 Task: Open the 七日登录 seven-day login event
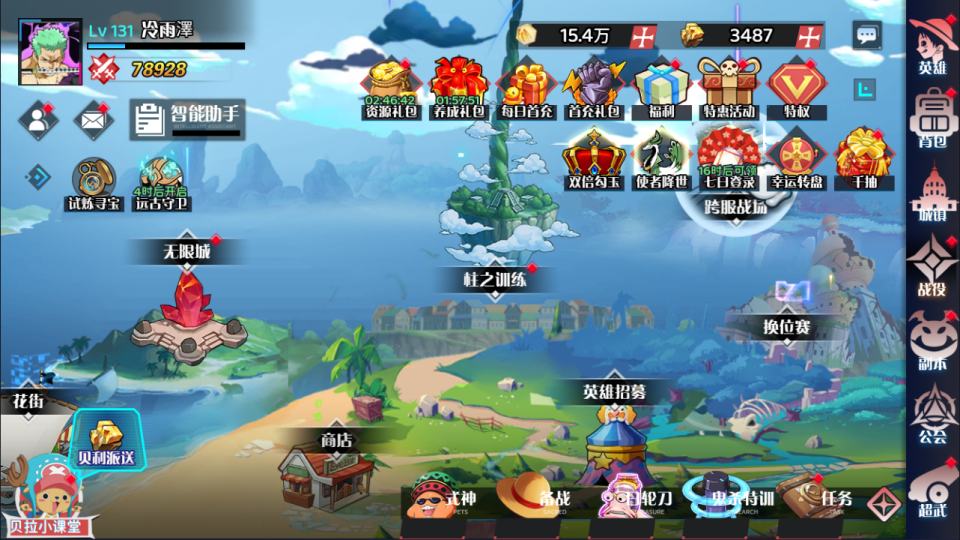click(727, 157)
